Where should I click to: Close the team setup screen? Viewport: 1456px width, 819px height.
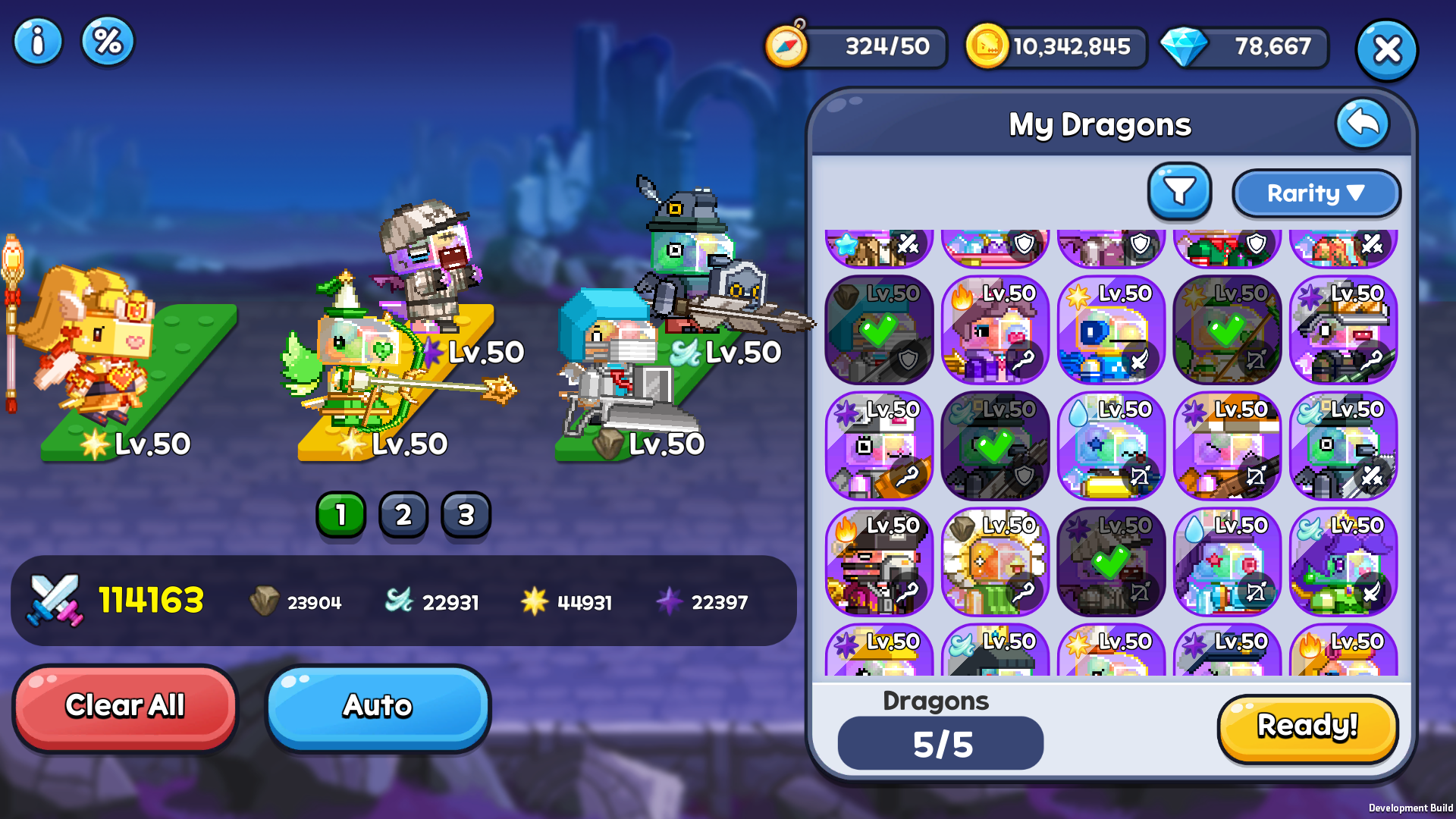[x=1386, y=50]
